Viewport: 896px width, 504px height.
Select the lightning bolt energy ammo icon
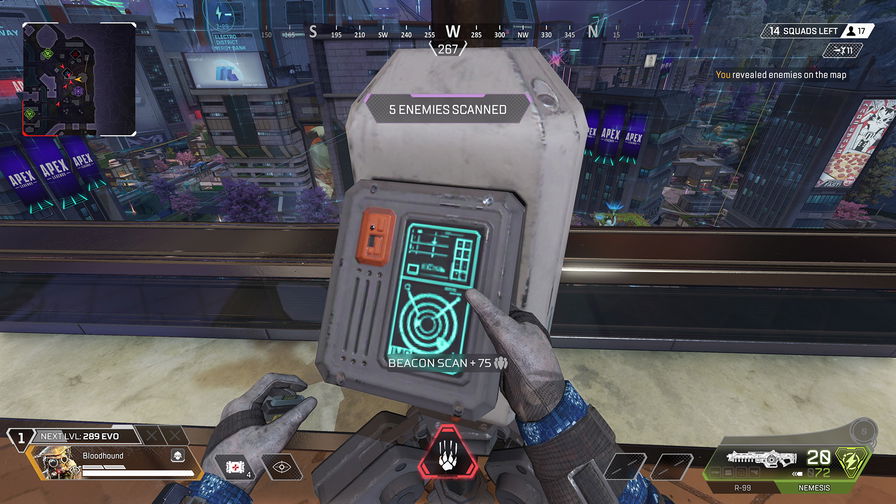[x=852, y=462]
